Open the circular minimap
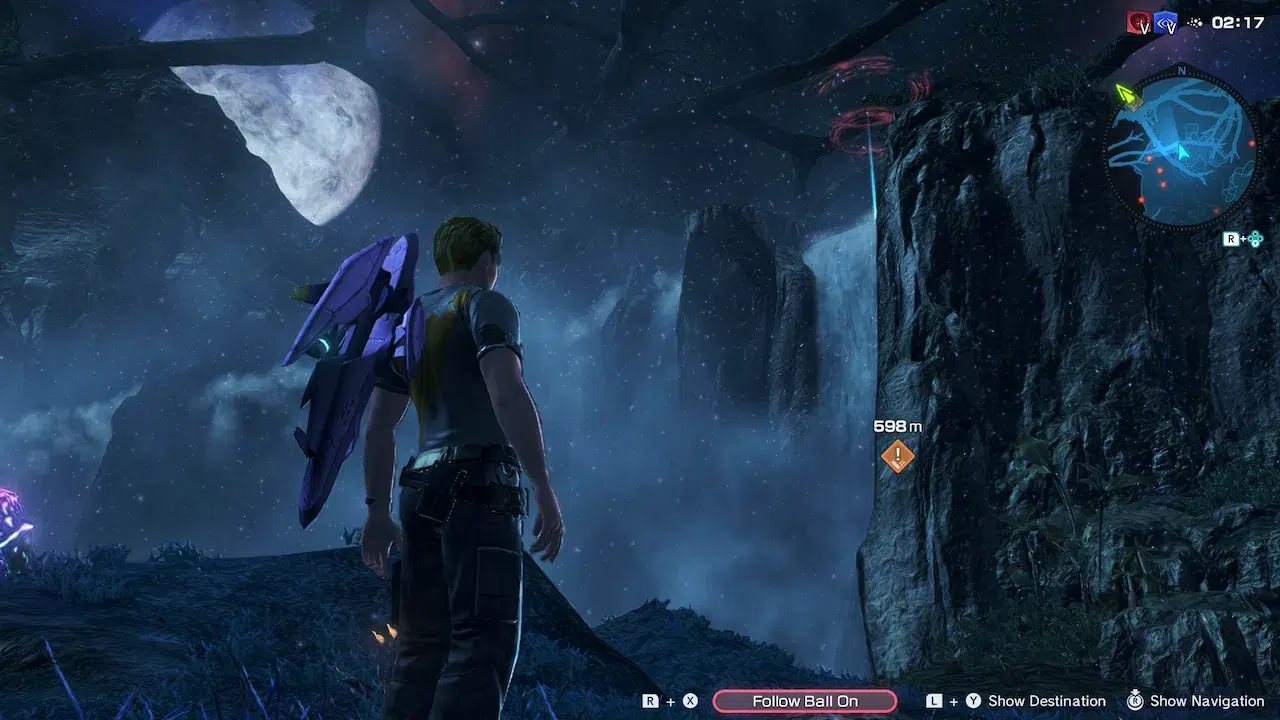The width and height of the screenshot is (1280, 720). [1181, 150]
